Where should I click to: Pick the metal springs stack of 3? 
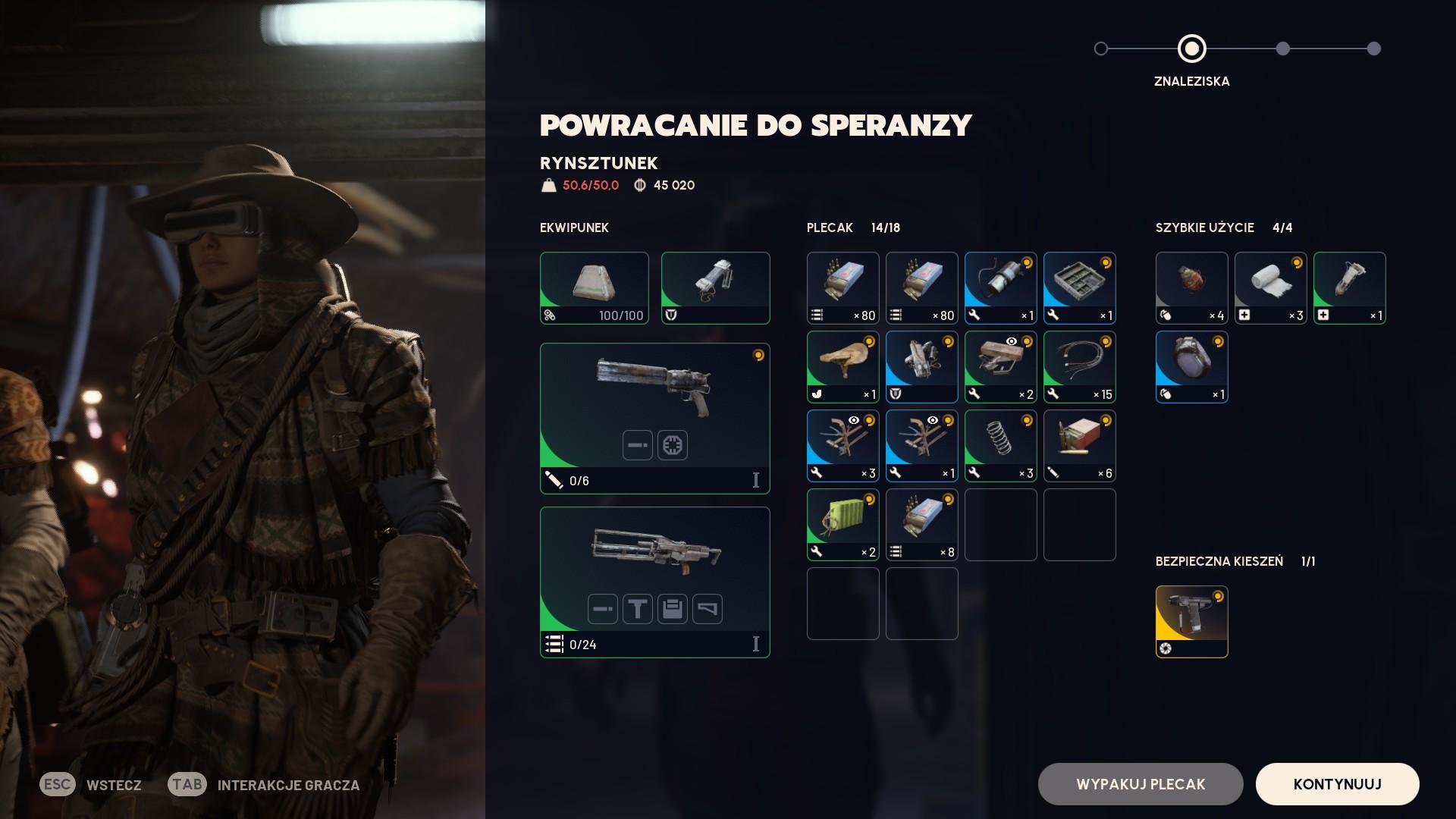[x=1000, y=446]
